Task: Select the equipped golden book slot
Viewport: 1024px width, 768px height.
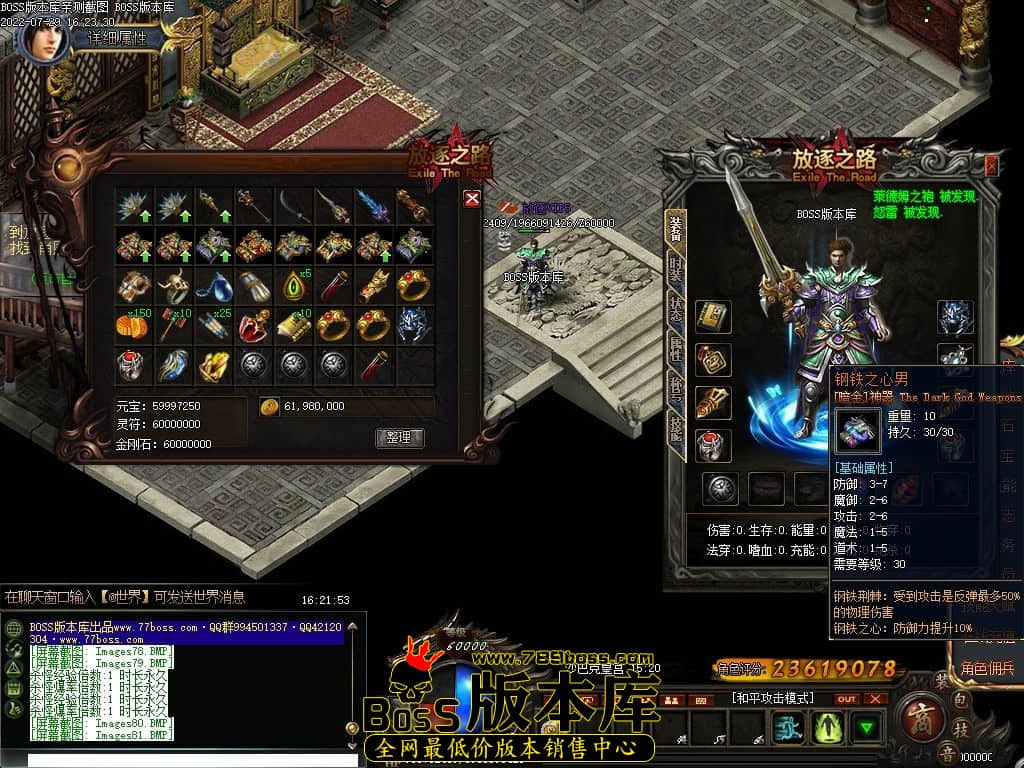Action: coord(713,317)
